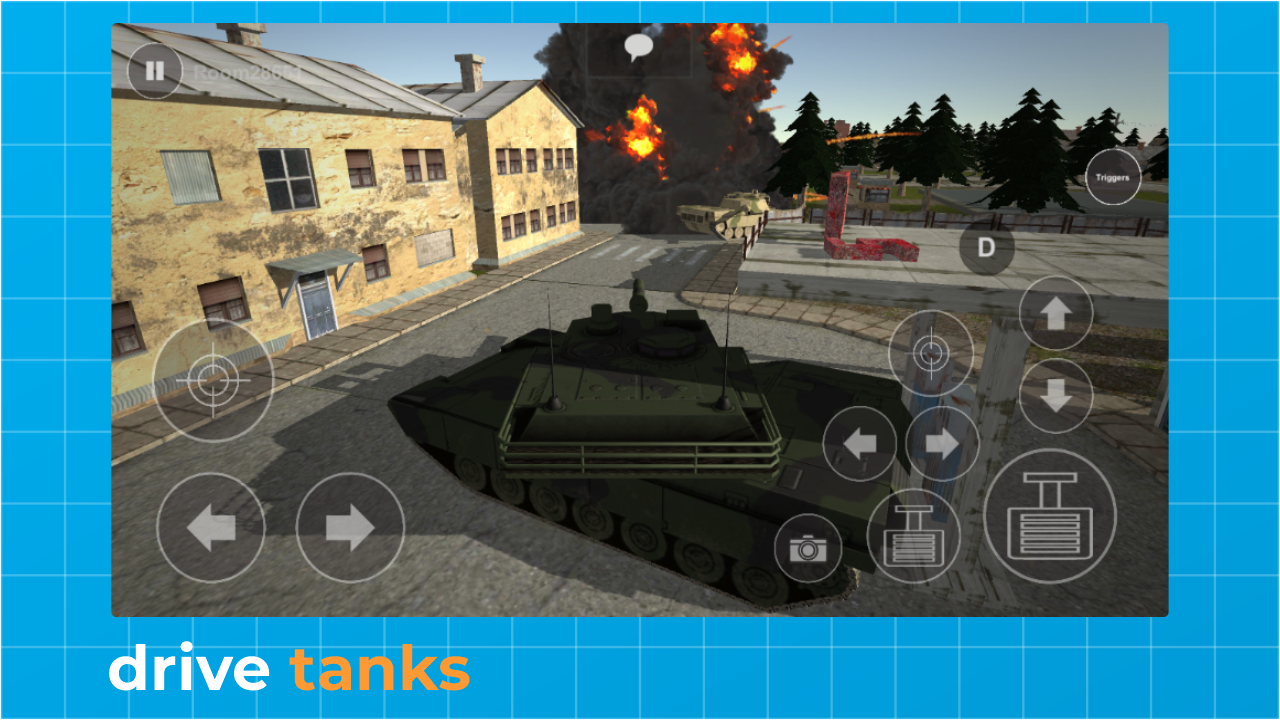Tap the right crosshair aiming control

pos(933,354)
